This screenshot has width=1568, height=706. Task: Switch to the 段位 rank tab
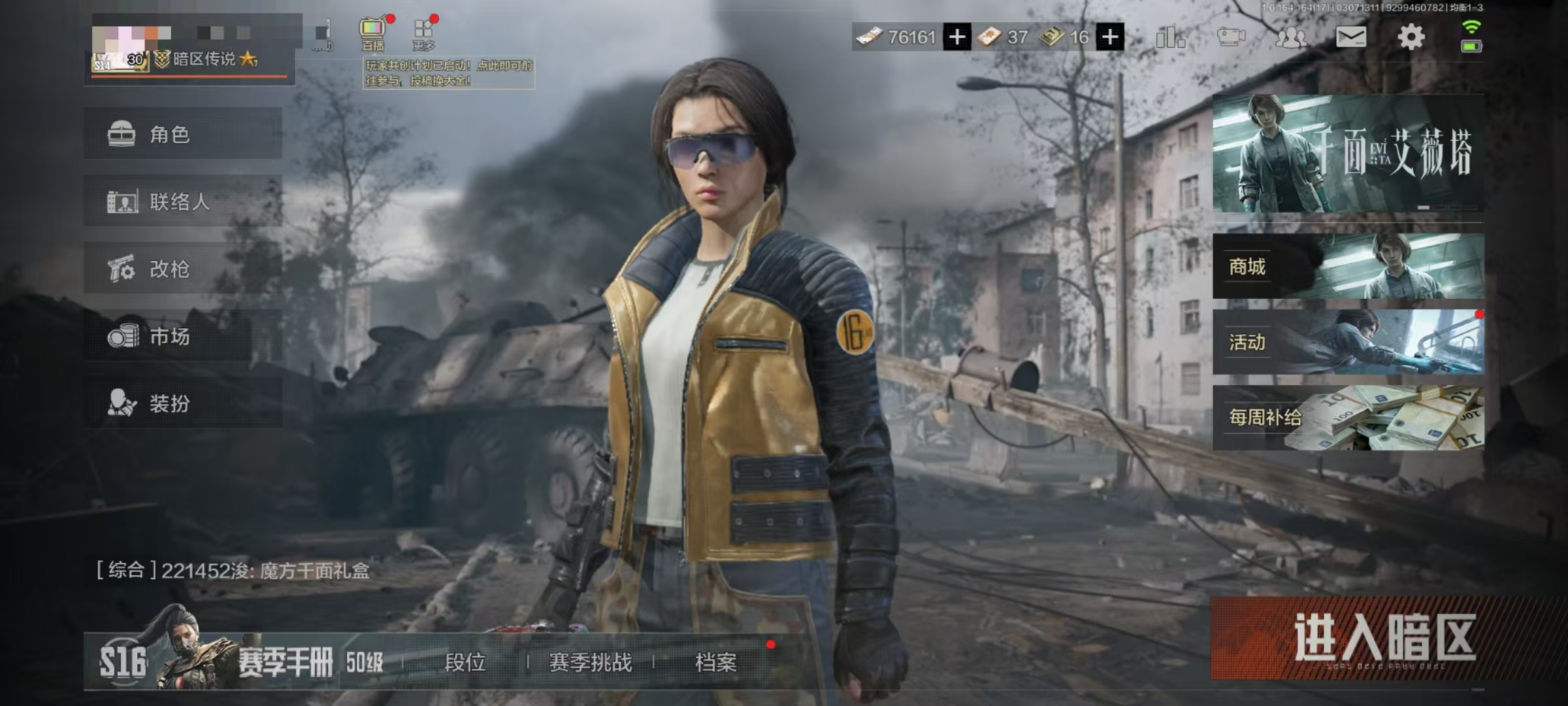[x=465, y=663]
